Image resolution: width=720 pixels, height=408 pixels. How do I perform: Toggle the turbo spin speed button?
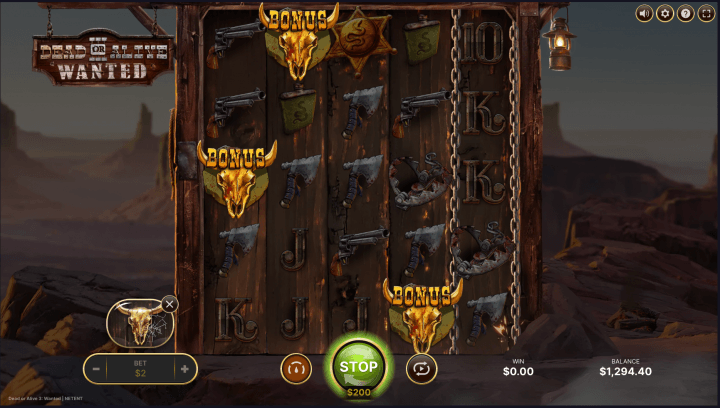coord(296,369)
